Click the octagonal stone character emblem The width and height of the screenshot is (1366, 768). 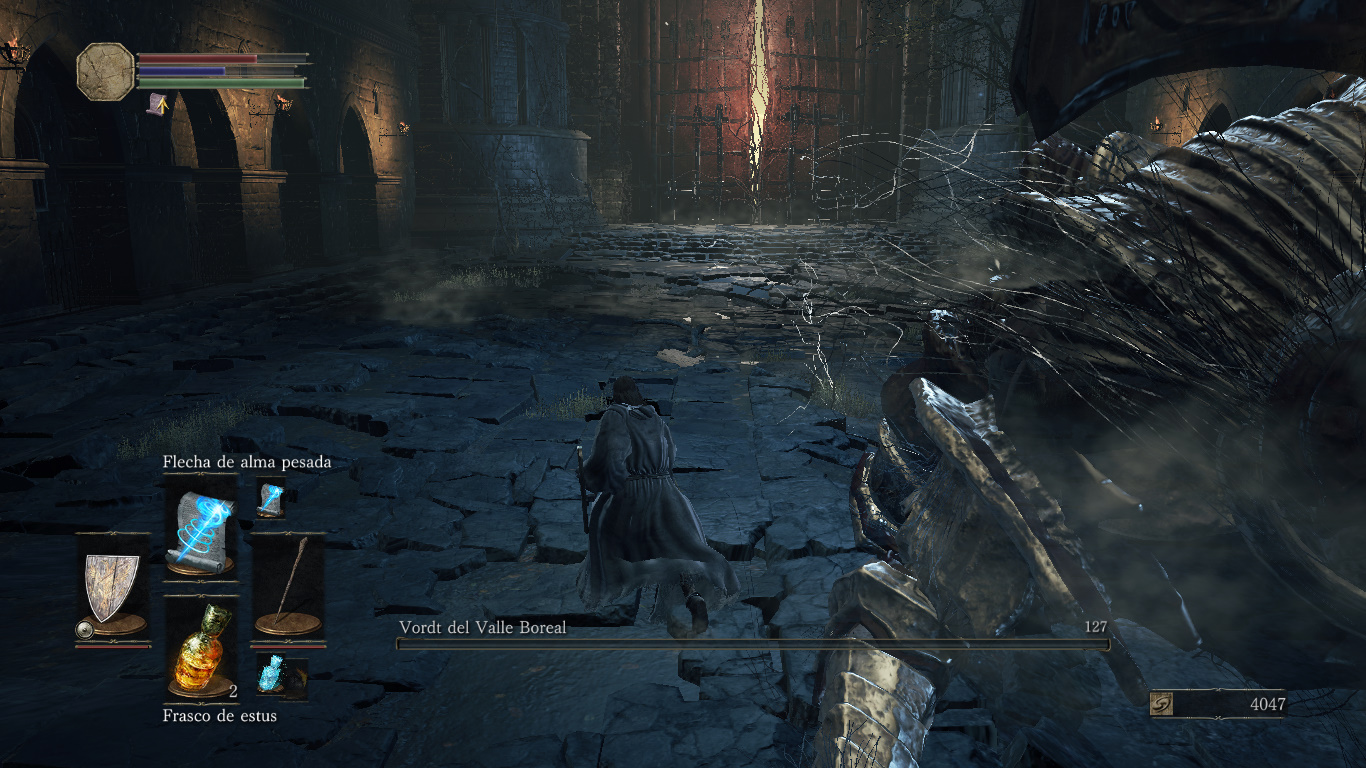(x=105, y=71)
